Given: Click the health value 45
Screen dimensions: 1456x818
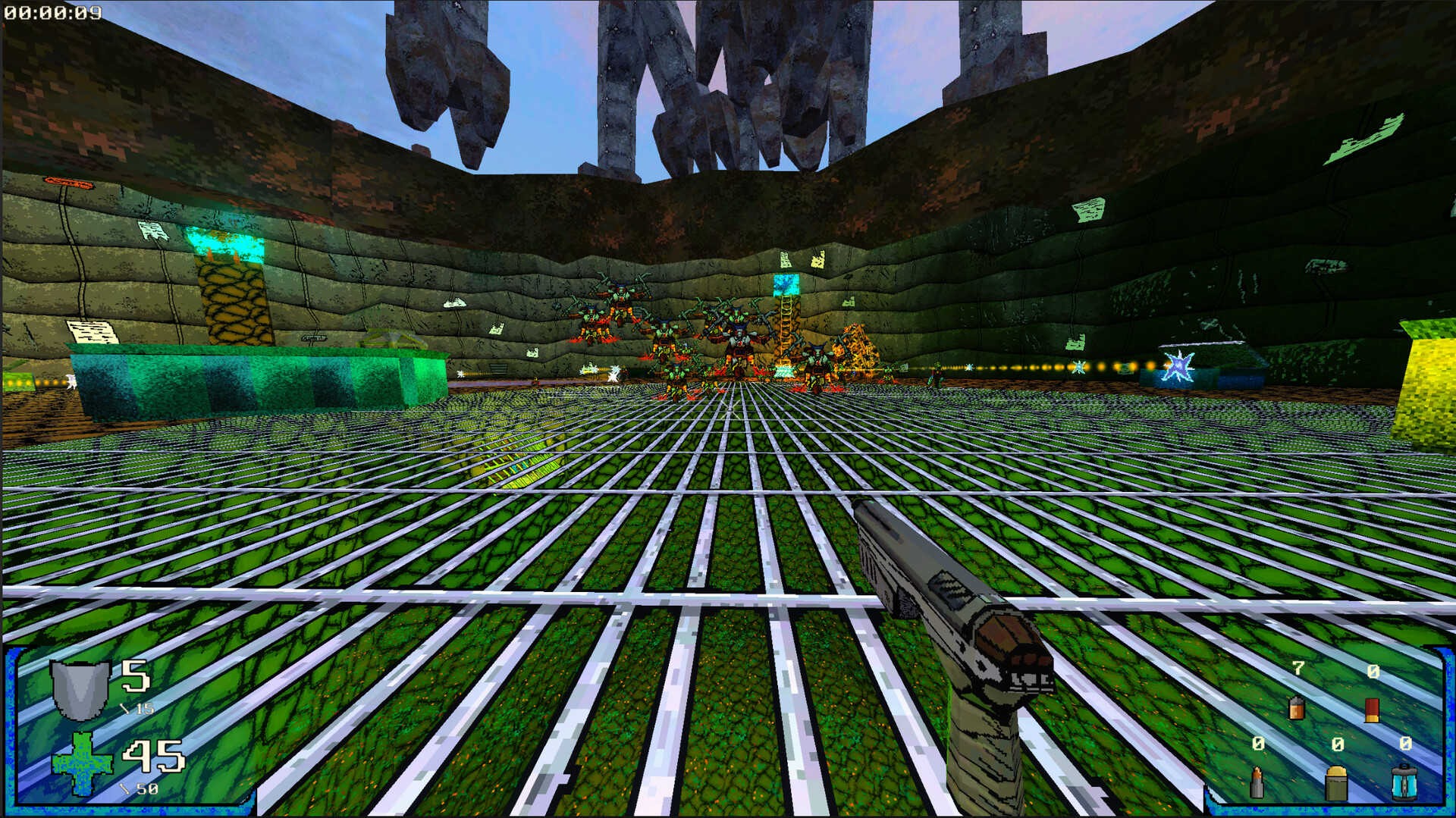Looking at the screenshot, I should 152,757.
